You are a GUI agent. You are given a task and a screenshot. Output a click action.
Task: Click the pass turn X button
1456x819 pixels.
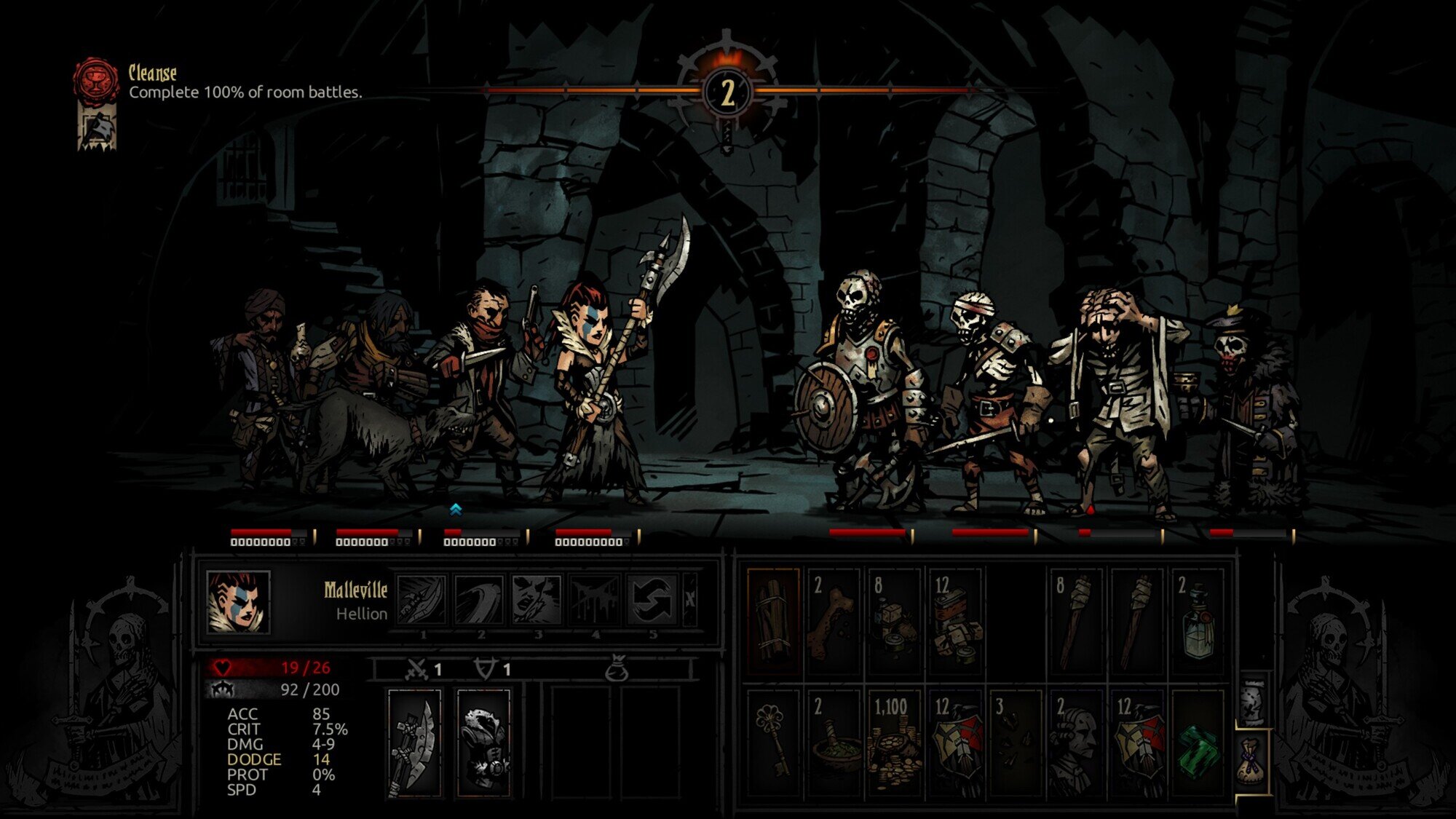[x=689, y=600]
